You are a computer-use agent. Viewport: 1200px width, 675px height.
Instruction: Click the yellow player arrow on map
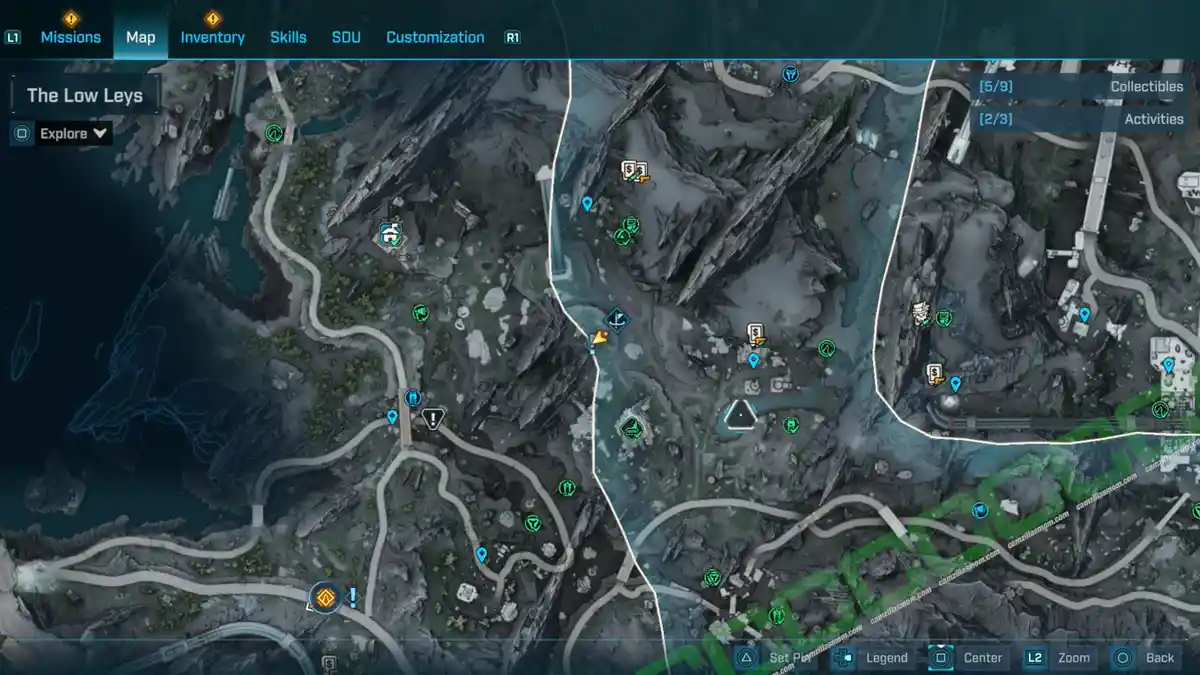click(x=598, y=341)
